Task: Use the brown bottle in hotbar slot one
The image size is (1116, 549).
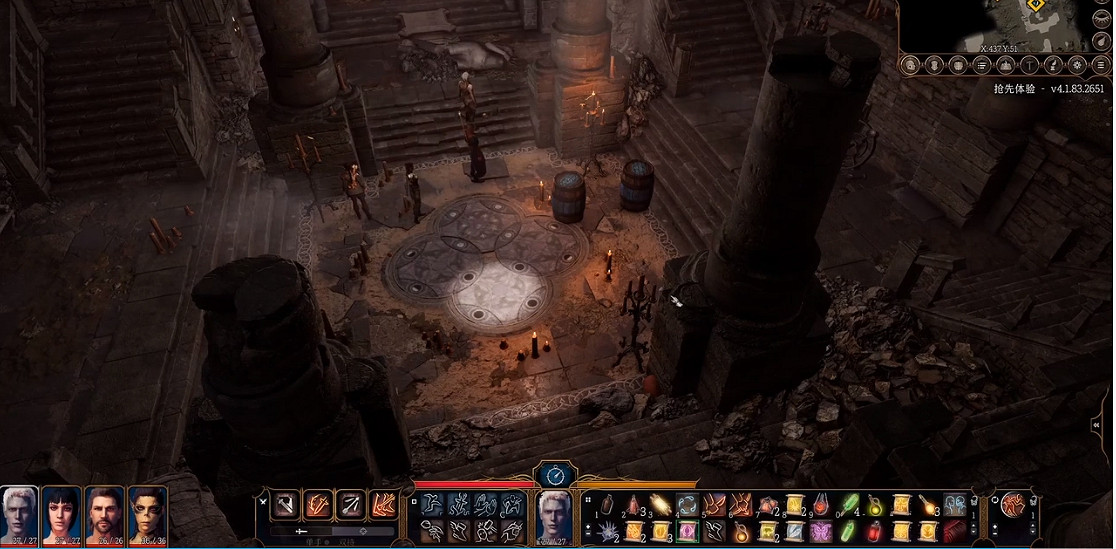Action: coord(607,505)
